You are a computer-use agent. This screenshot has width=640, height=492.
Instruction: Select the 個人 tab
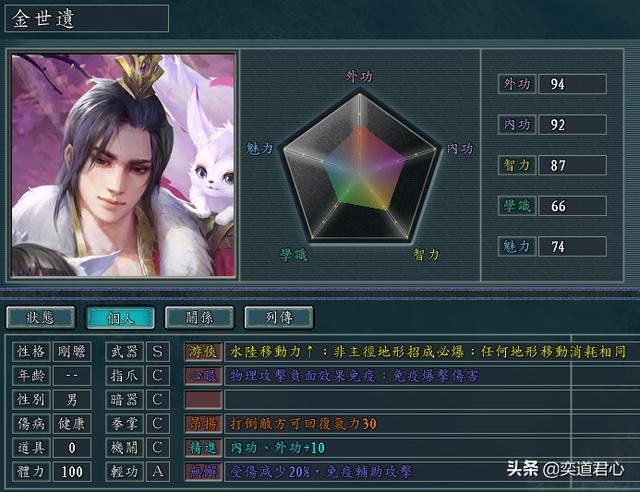tap(120, 318)
